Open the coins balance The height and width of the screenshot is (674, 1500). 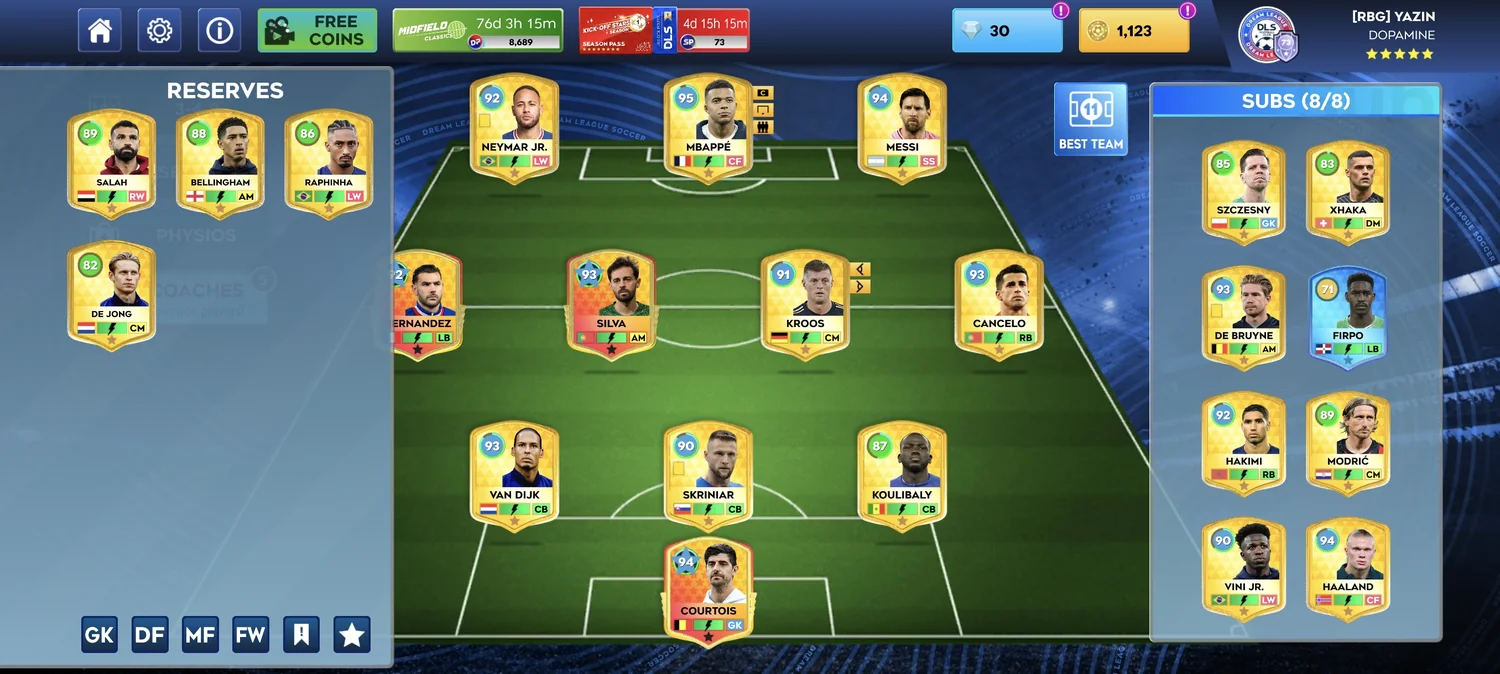pyautogui.click(x=1134, y=31)
